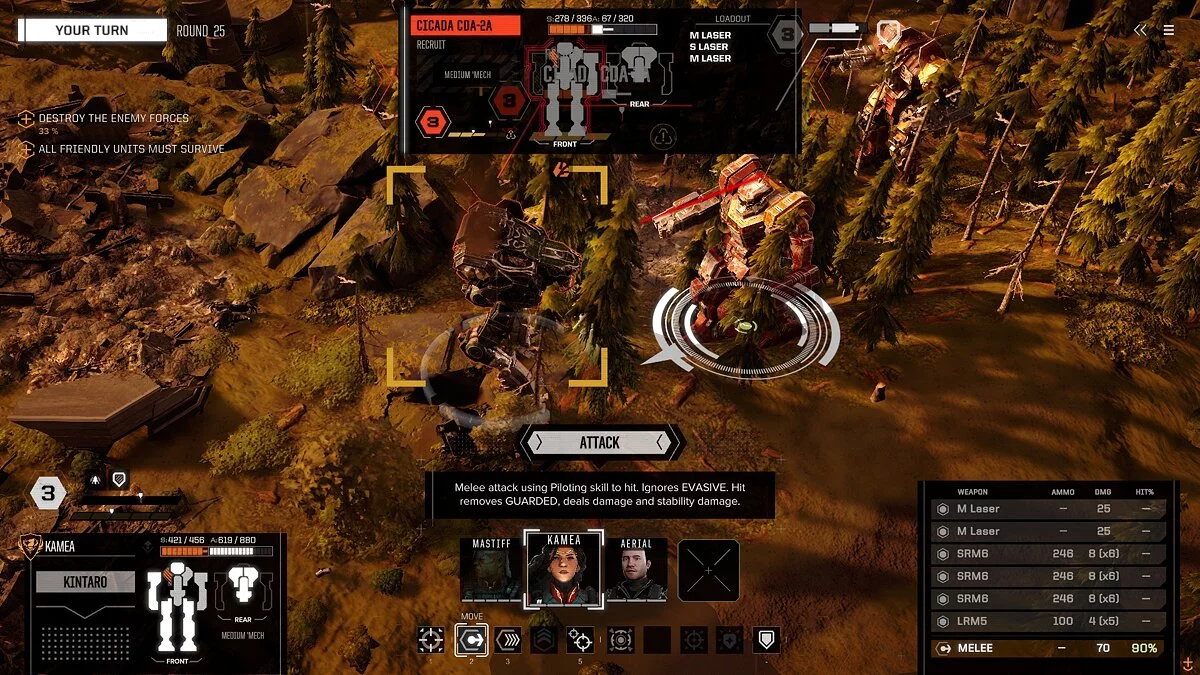Click the double-chevron collapse arrows
The image size is (1200, 675).
tap(1141, 30)
